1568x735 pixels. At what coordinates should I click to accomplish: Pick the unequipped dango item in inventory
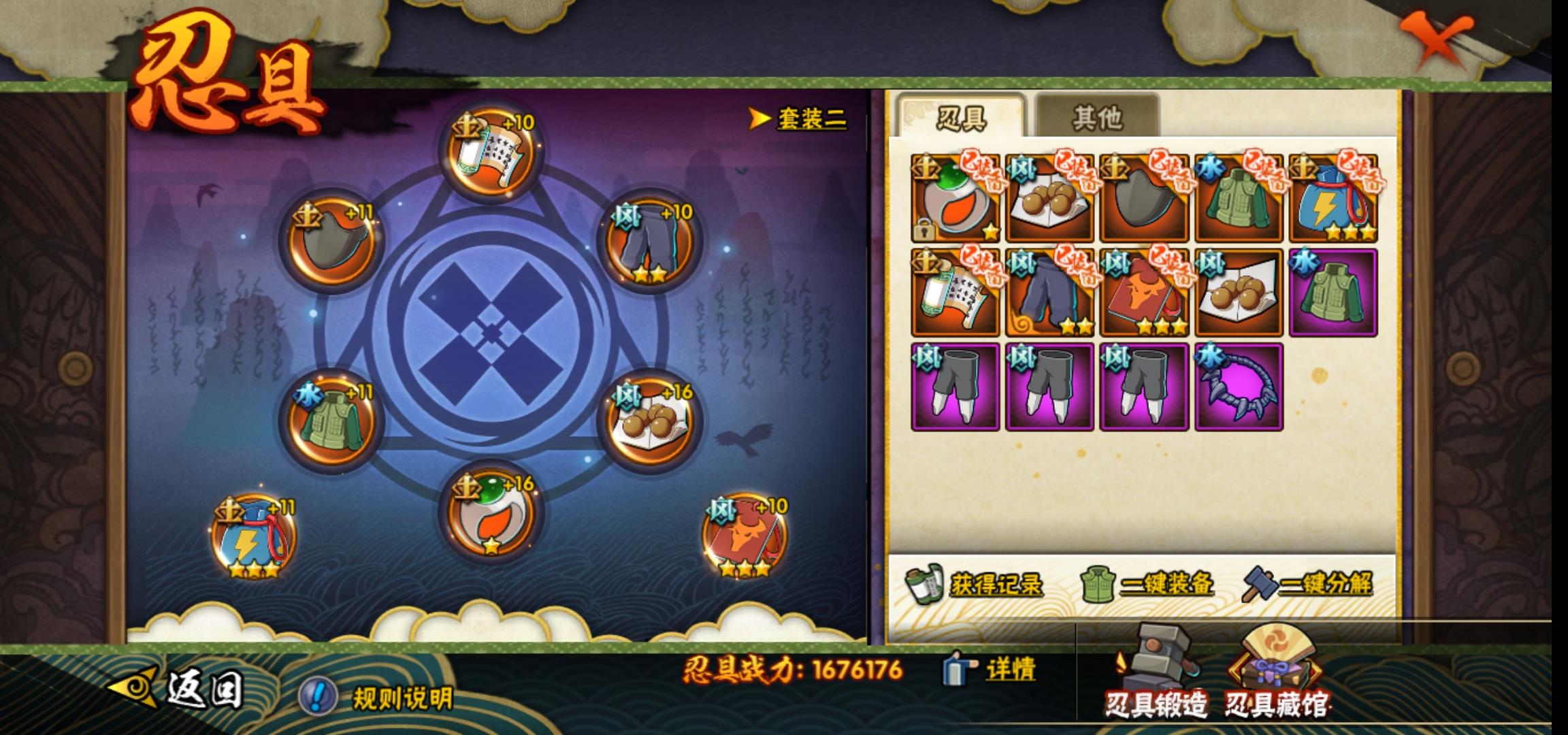(x=1239, y=293)
